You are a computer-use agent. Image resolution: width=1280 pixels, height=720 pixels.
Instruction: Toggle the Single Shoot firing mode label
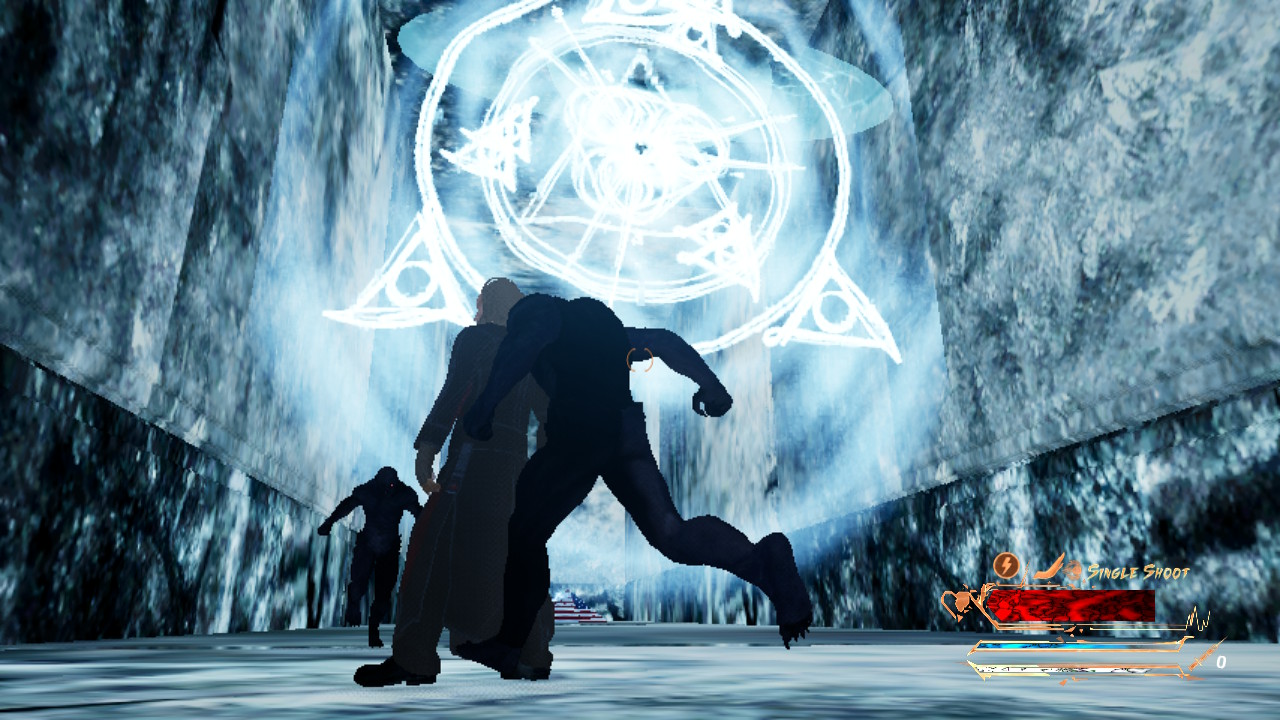[1138, 572]
